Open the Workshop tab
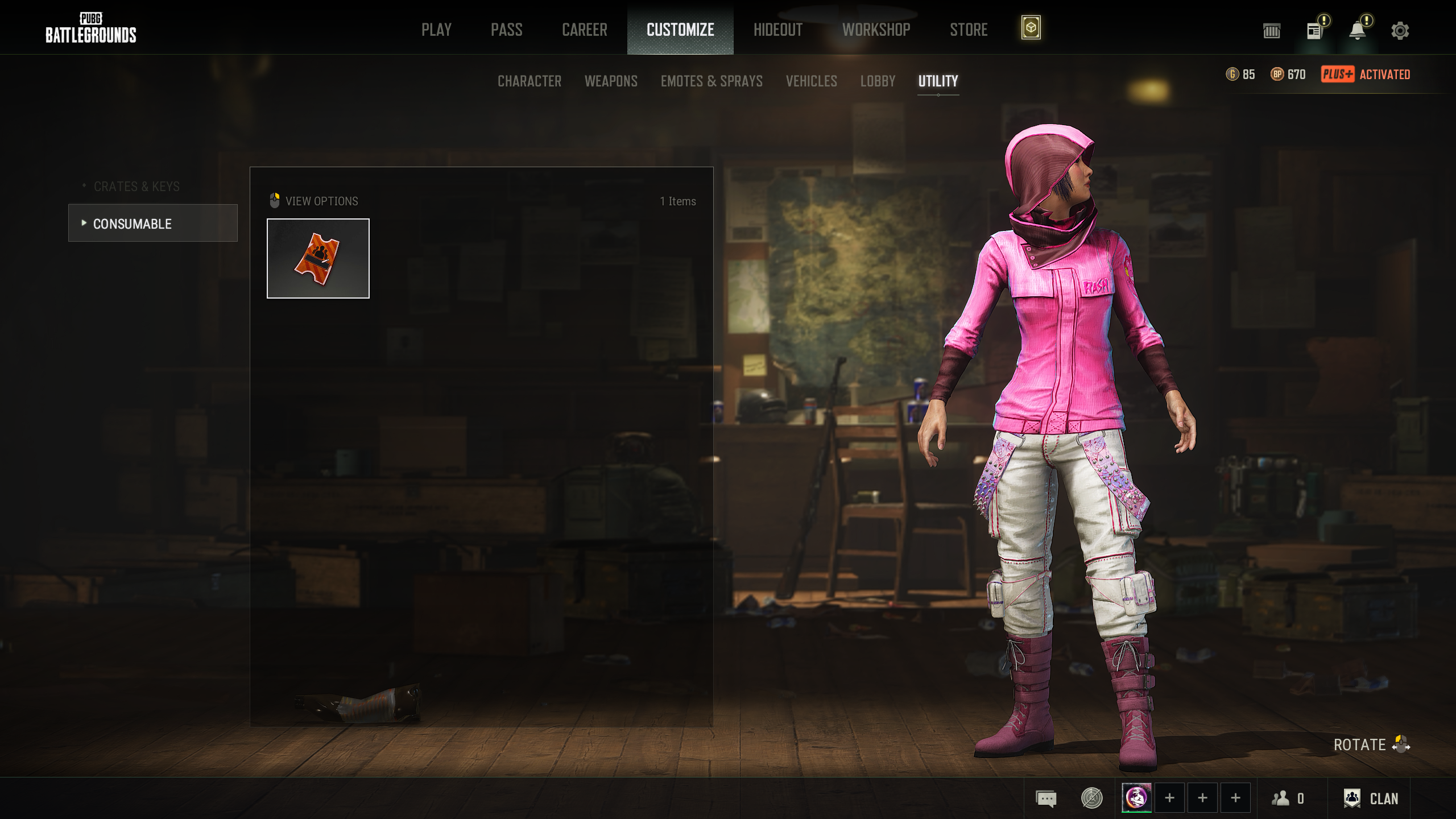Image resolution: width=1456 pixels, height=819 pixels. pos(876,30)
